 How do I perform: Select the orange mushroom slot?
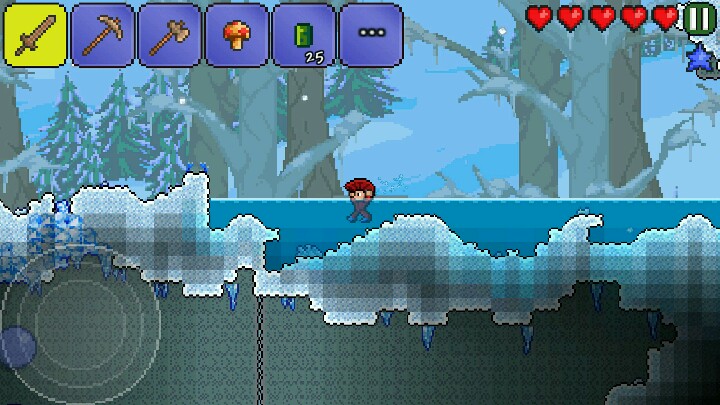tap(236, 35)
